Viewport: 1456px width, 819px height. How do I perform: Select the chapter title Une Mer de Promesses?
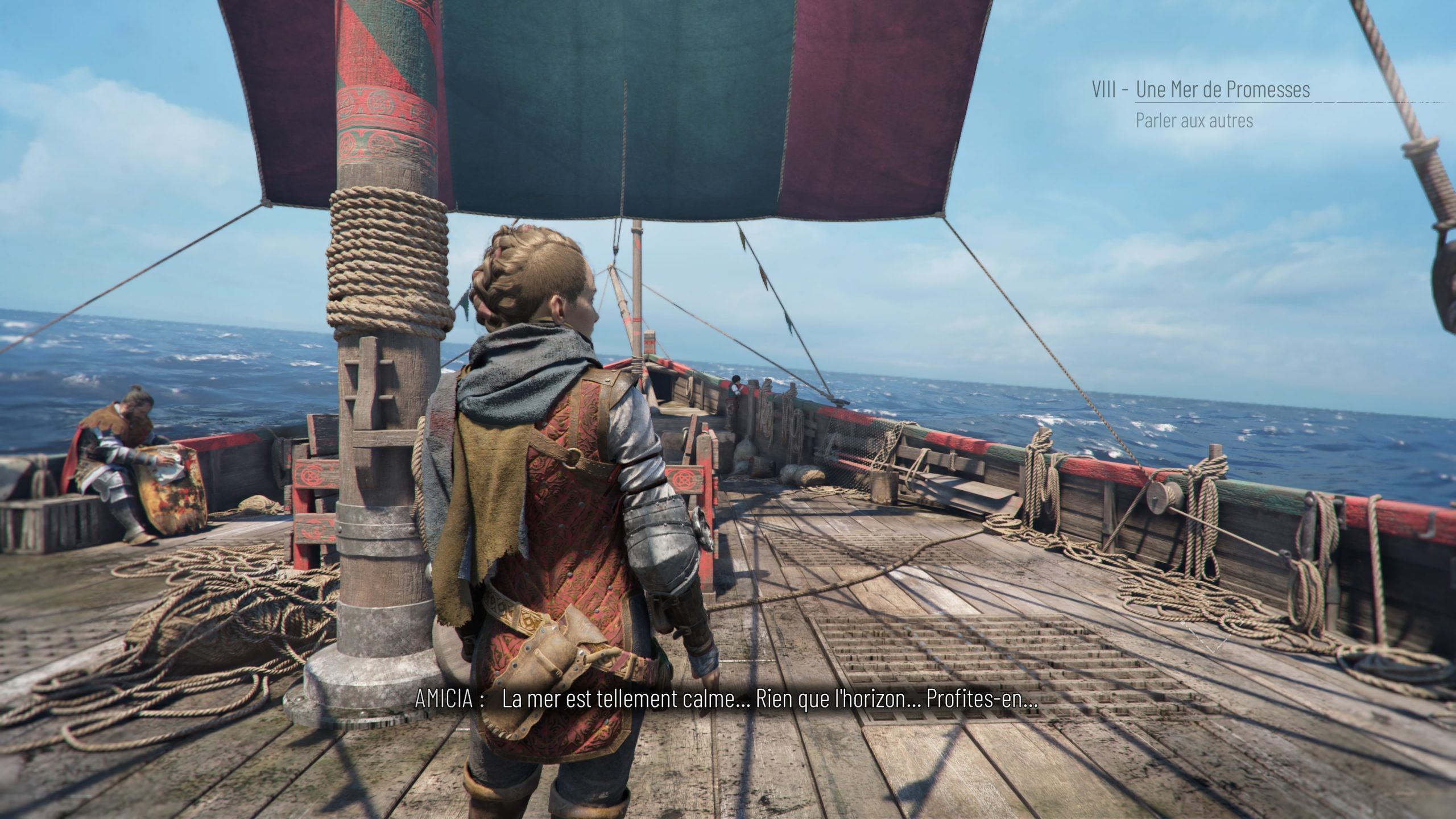1223,90
